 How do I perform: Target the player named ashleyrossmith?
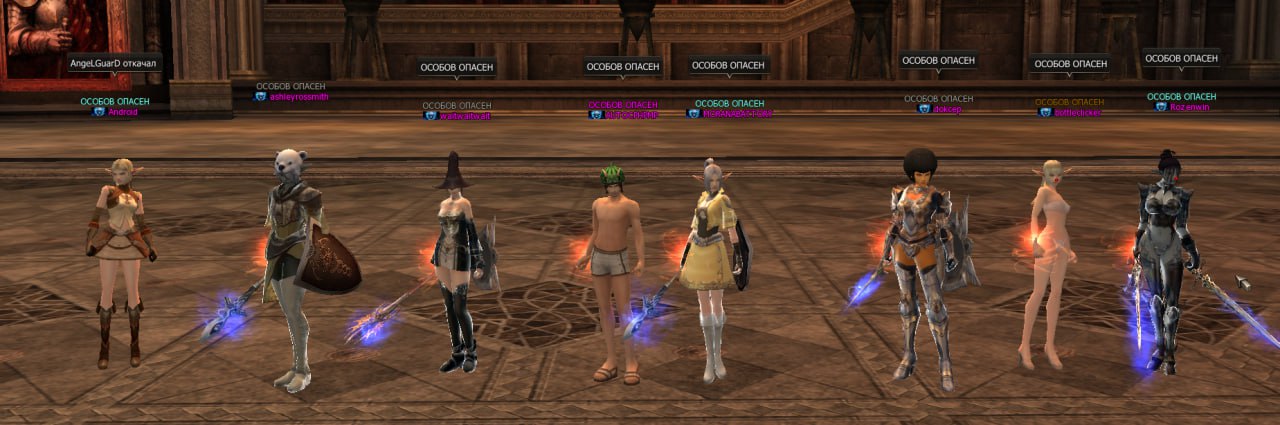coord(298,97)
